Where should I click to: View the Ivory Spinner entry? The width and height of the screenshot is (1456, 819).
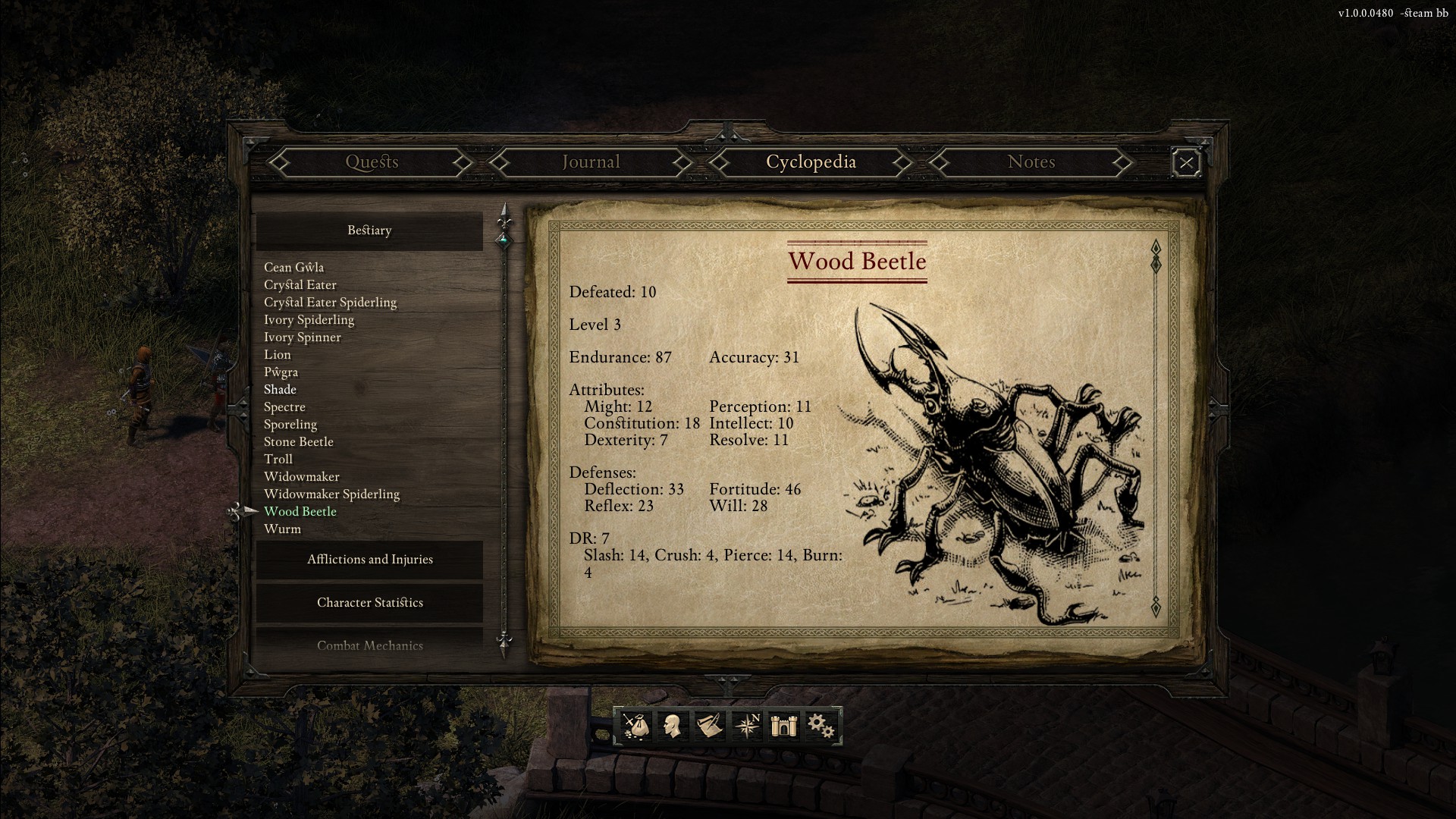coord(302,337)
